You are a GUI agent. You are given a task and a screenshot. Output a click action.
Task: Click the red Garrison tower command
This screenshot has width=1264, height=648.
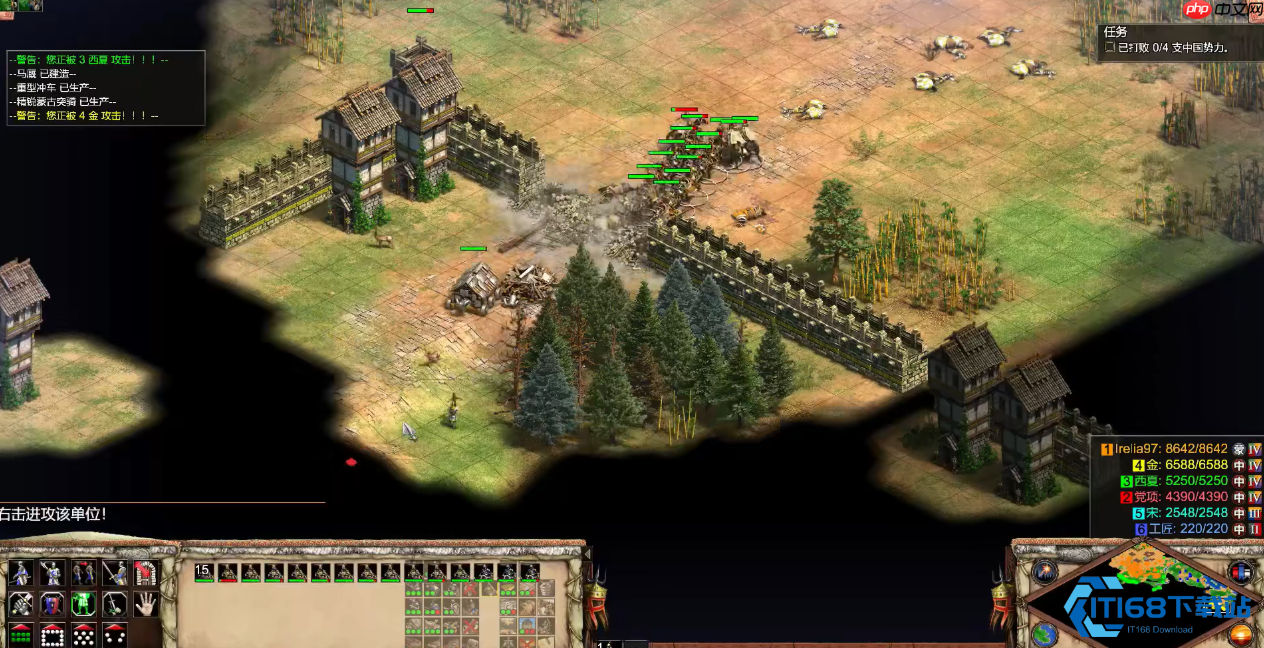coord(146,573)
